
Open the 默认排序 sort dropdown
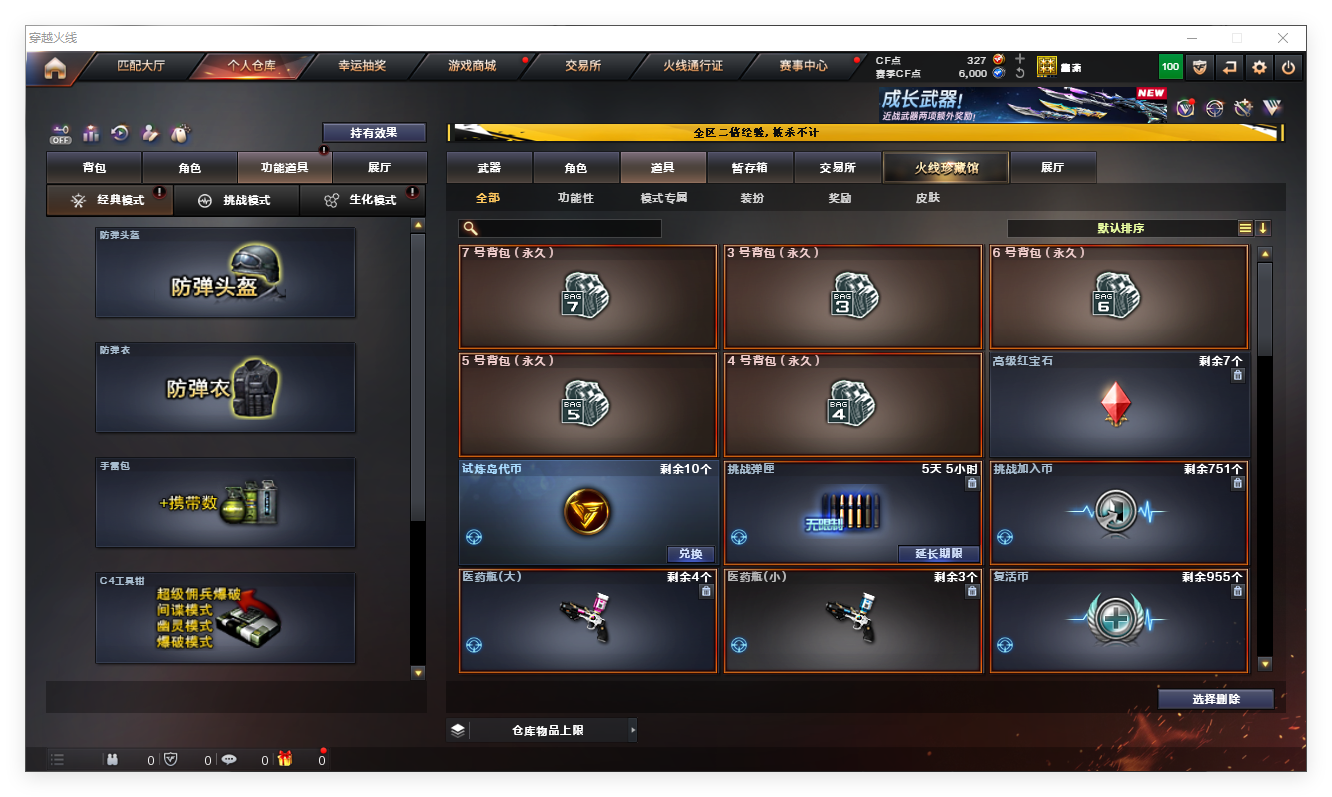tap(1120, 228)
